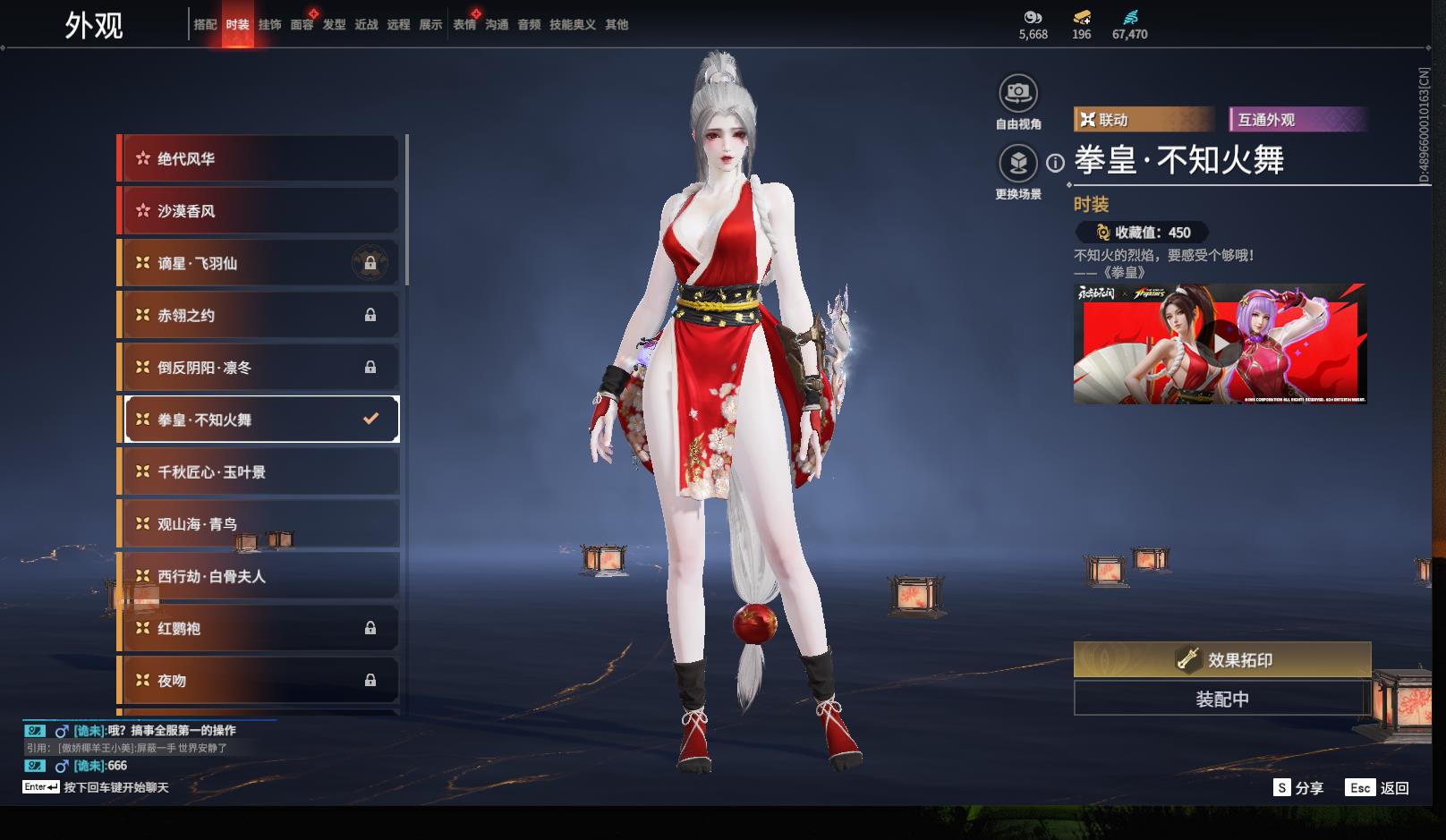This screenshot has width=1446, height=840.
Task: Activate the 自由视角 camera button
Action: pos(1018,93)
